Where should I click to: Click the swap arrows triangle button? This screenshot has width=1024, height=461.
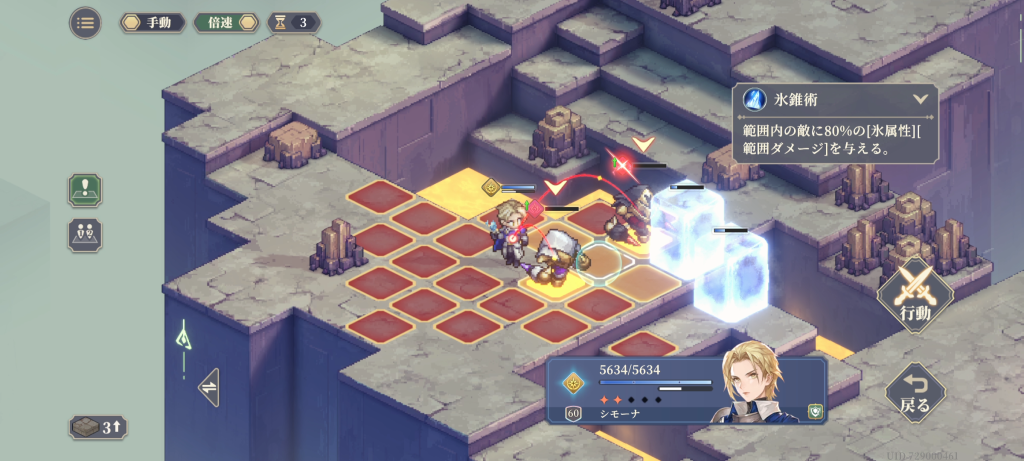tap(210, 385)
